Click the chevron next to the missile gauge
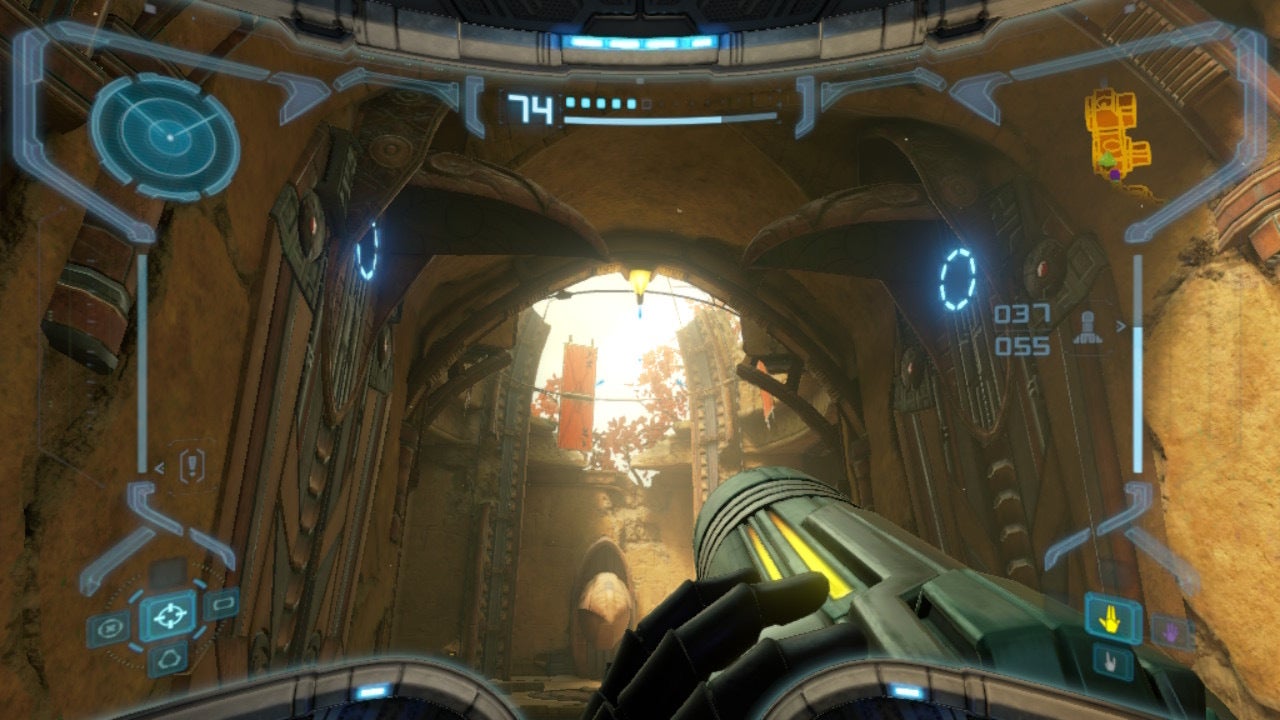This screenshot has height=720, width=1280. point(1120,327)
